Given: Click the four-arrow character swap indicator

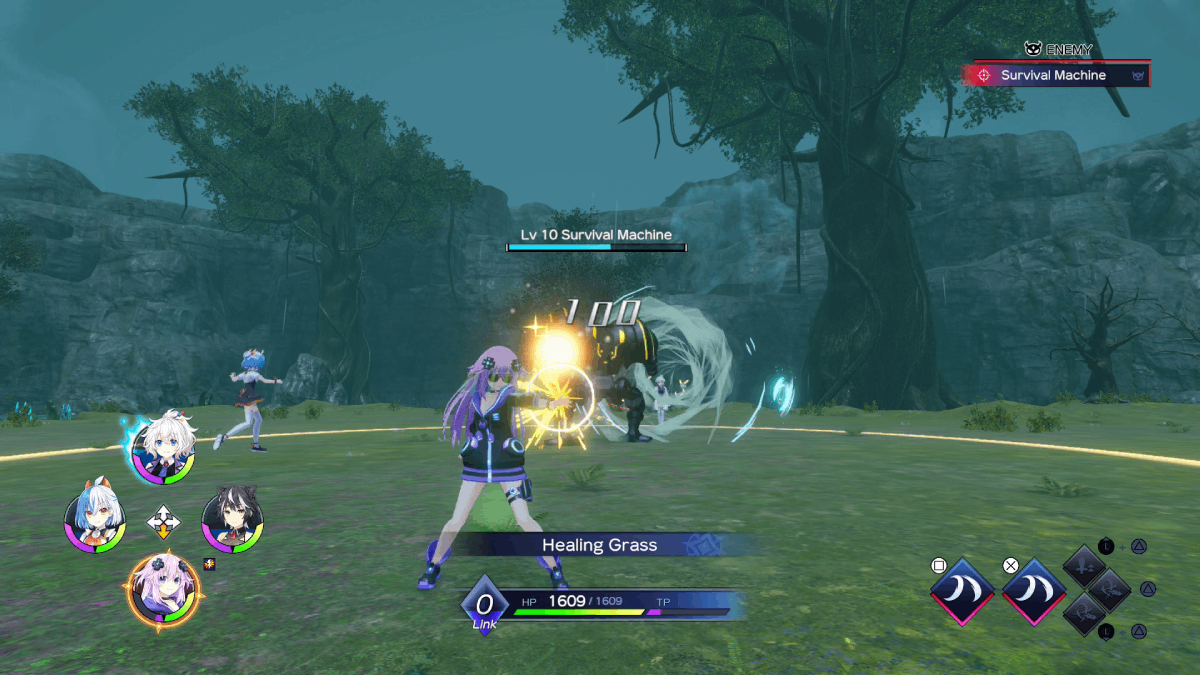Looking at the screenshot, I should coord(164,521).
